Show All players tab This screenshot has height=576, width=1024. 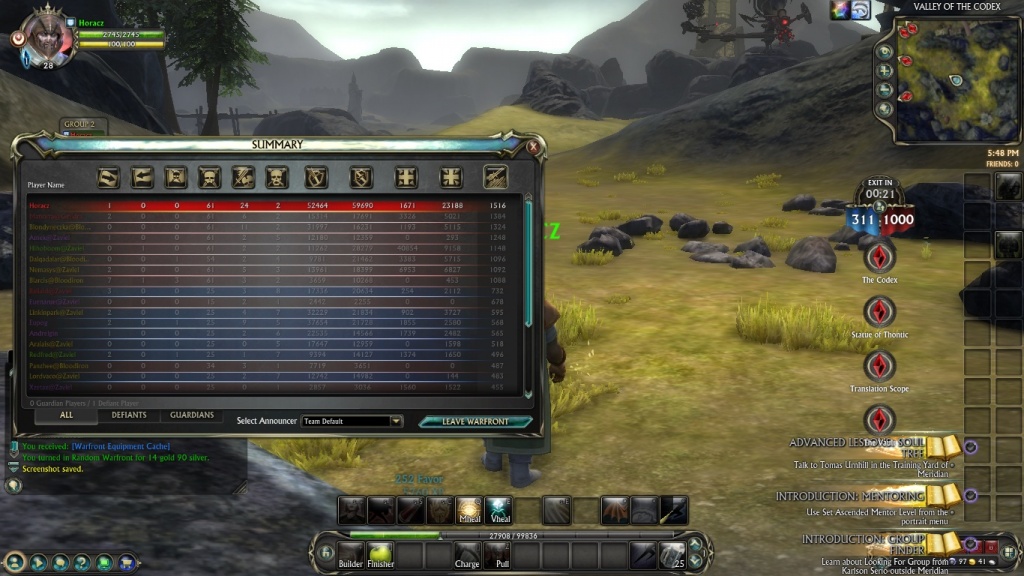(x=66, y=415)
